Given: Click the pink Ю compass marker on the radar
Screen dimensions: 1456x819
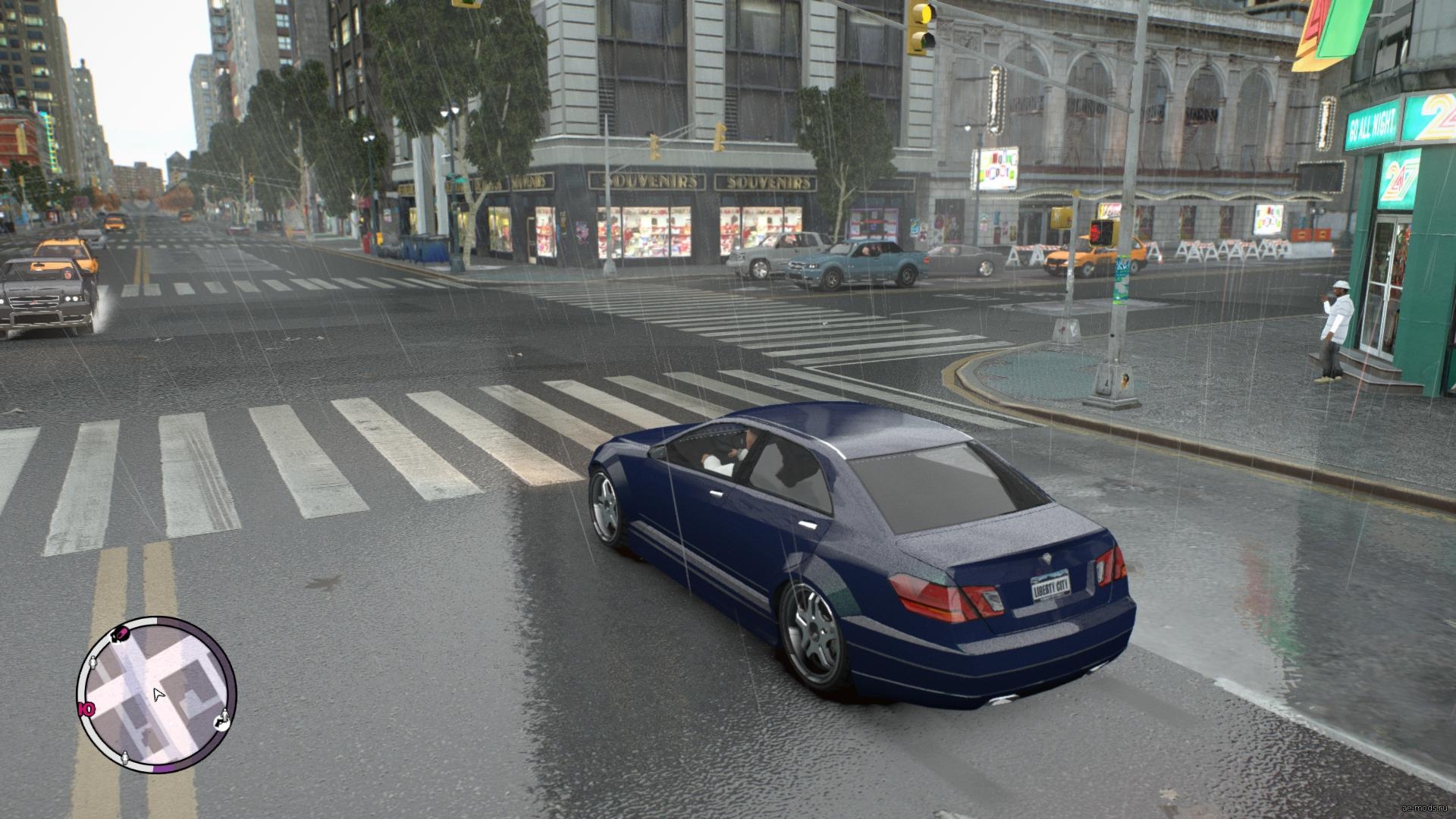Looking at the screenshot, I should (86, 710).
